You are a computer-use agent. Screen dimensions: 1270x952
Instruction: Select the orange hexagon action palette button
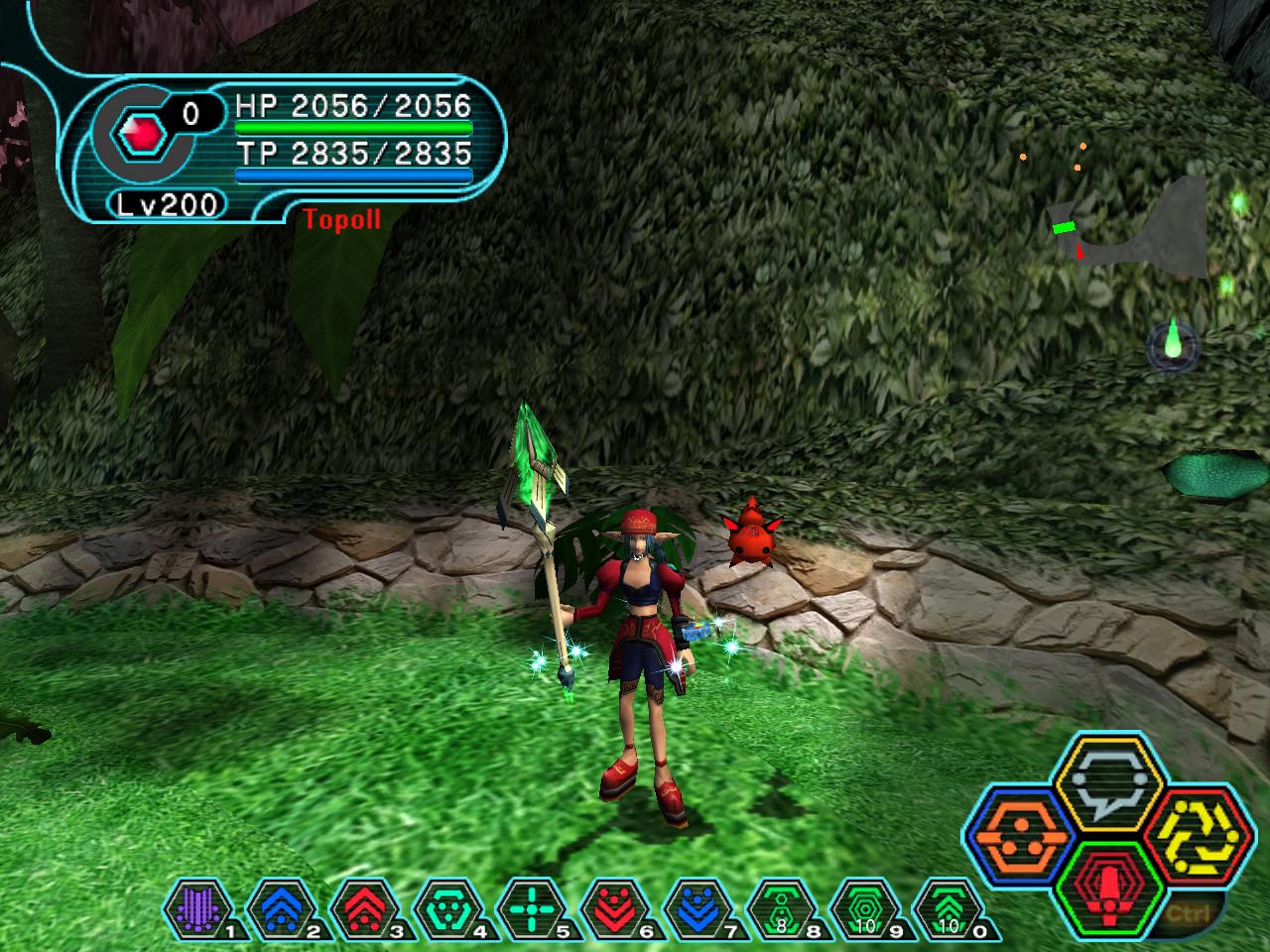pos(1018,836)
